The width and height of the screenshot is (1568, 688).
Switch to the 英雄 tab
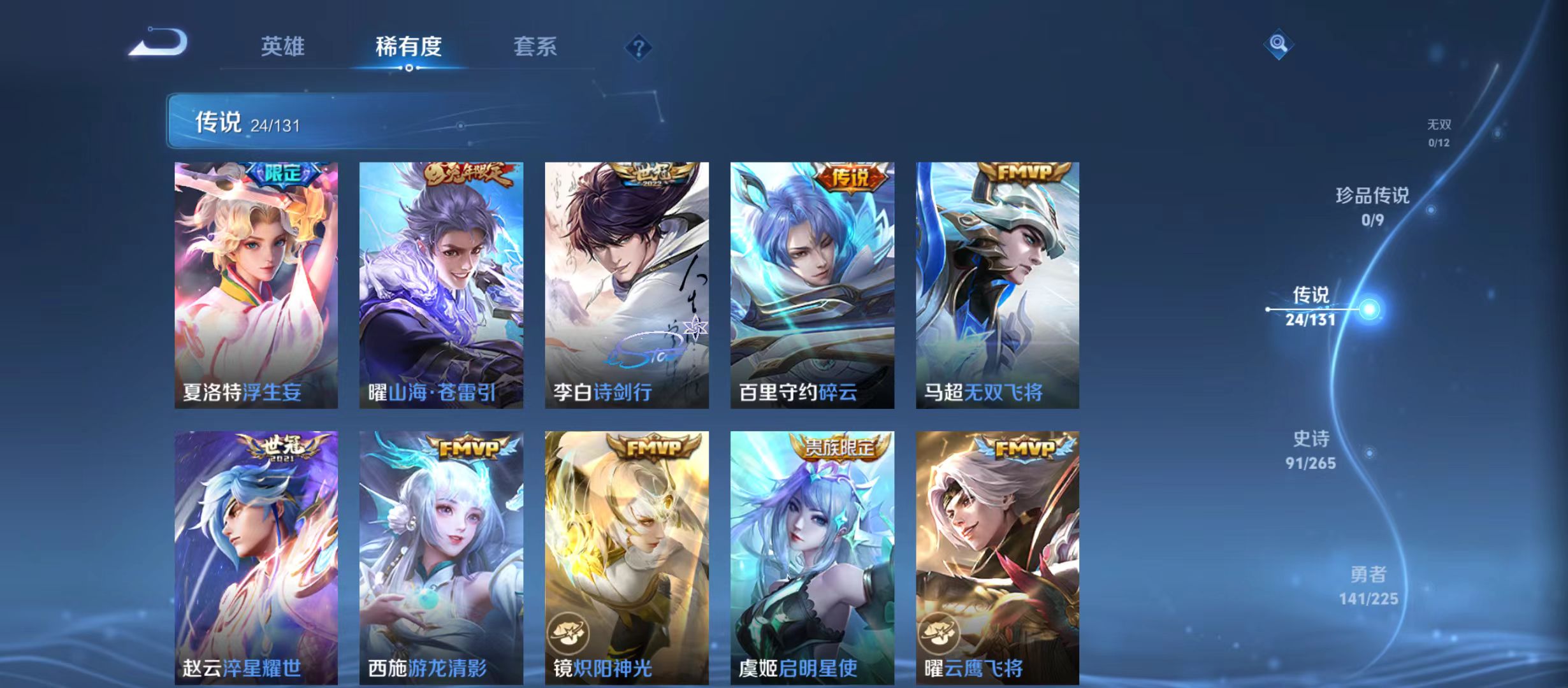pos(283,46)
